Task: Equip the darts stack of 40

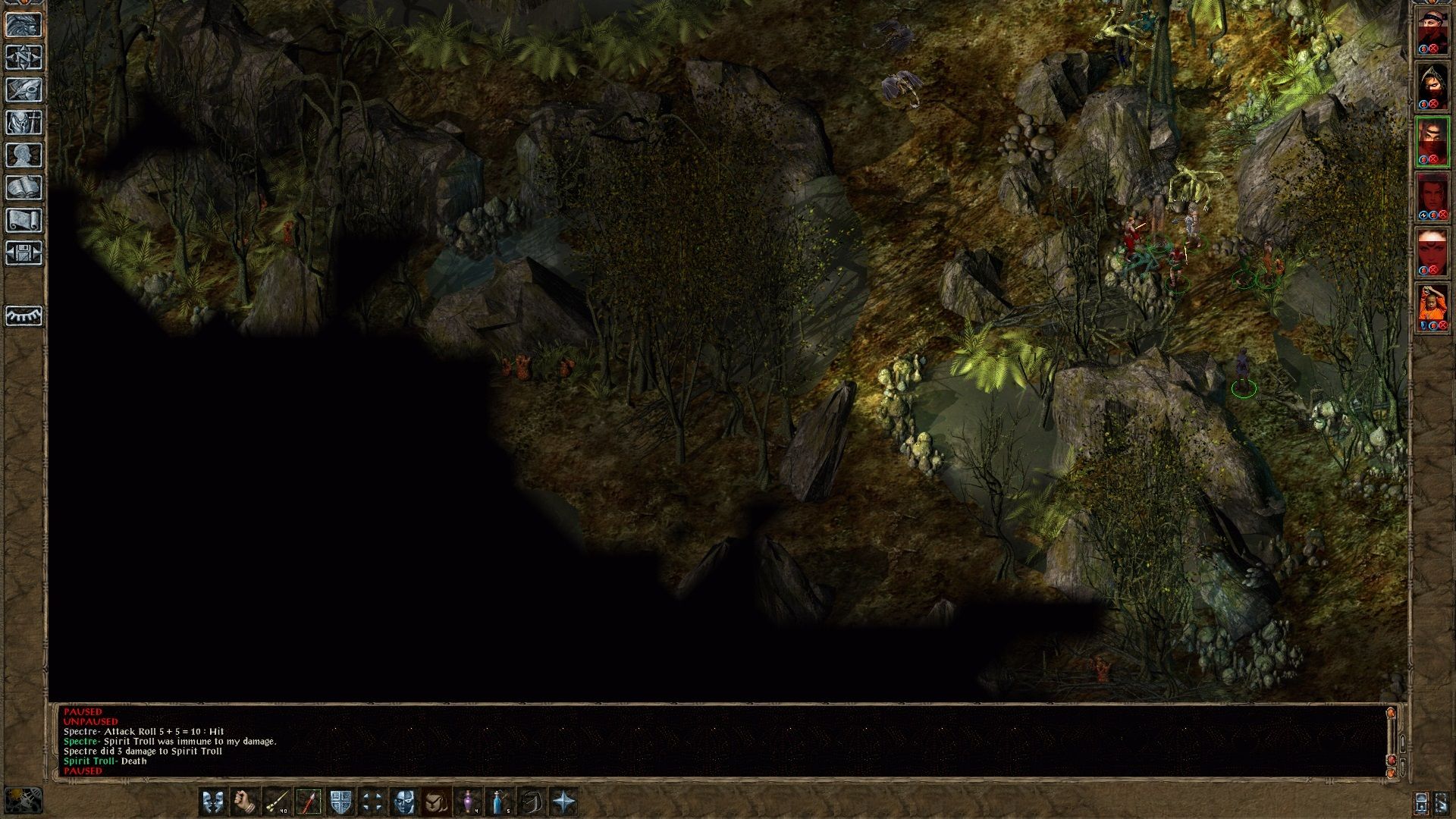Action: point(276,802)
